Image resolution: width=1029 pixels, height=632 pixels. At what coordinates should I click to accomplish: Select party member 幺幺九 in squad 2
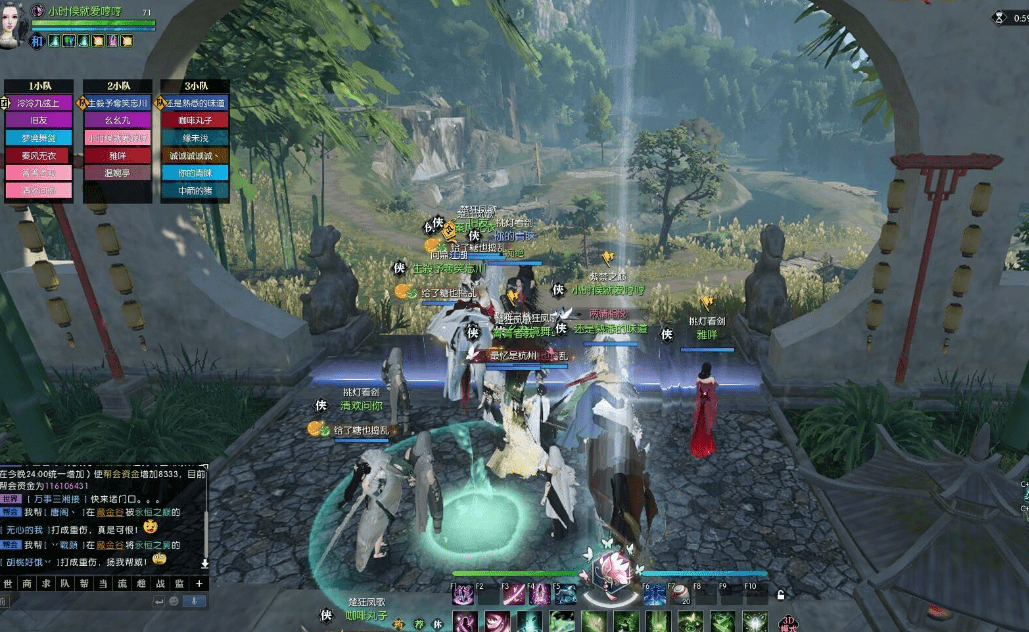click(118, 120)
